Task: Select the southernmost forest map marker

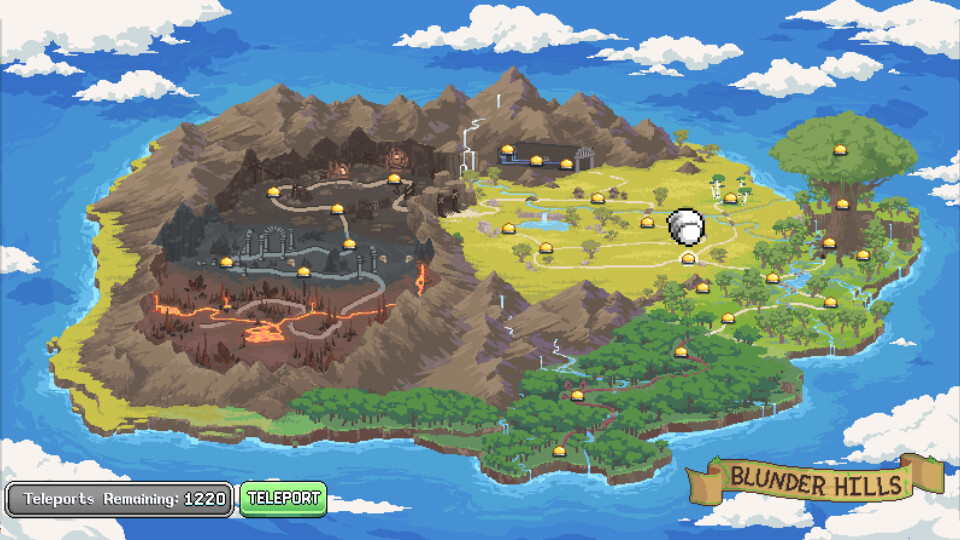Action: point(559,451)
